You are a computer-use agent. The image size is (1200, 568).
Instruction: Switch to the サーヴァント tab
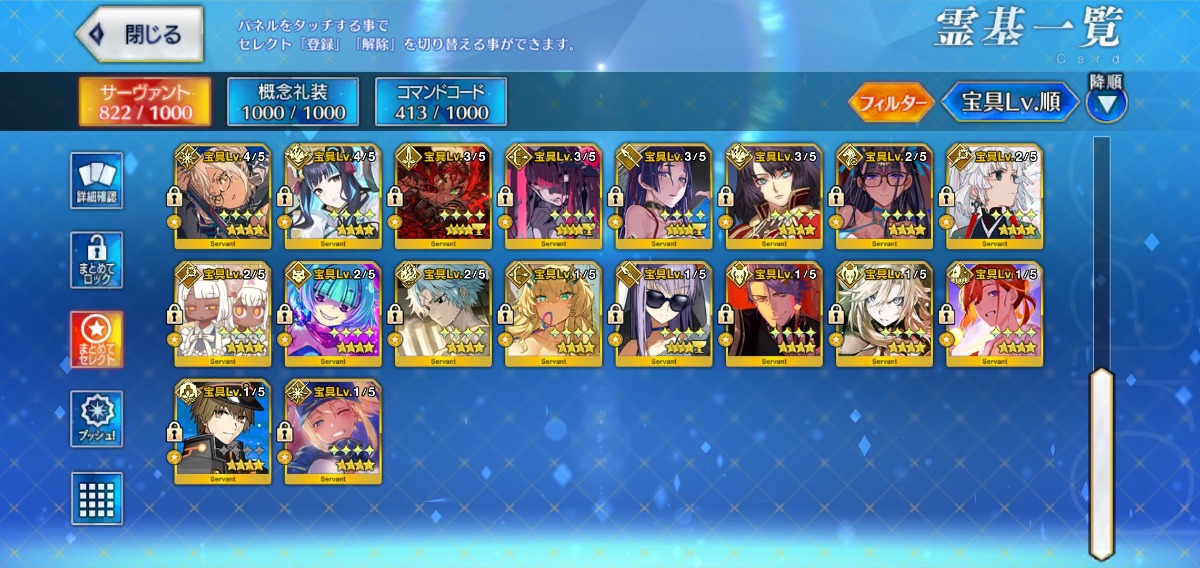(x=146, y=102)
